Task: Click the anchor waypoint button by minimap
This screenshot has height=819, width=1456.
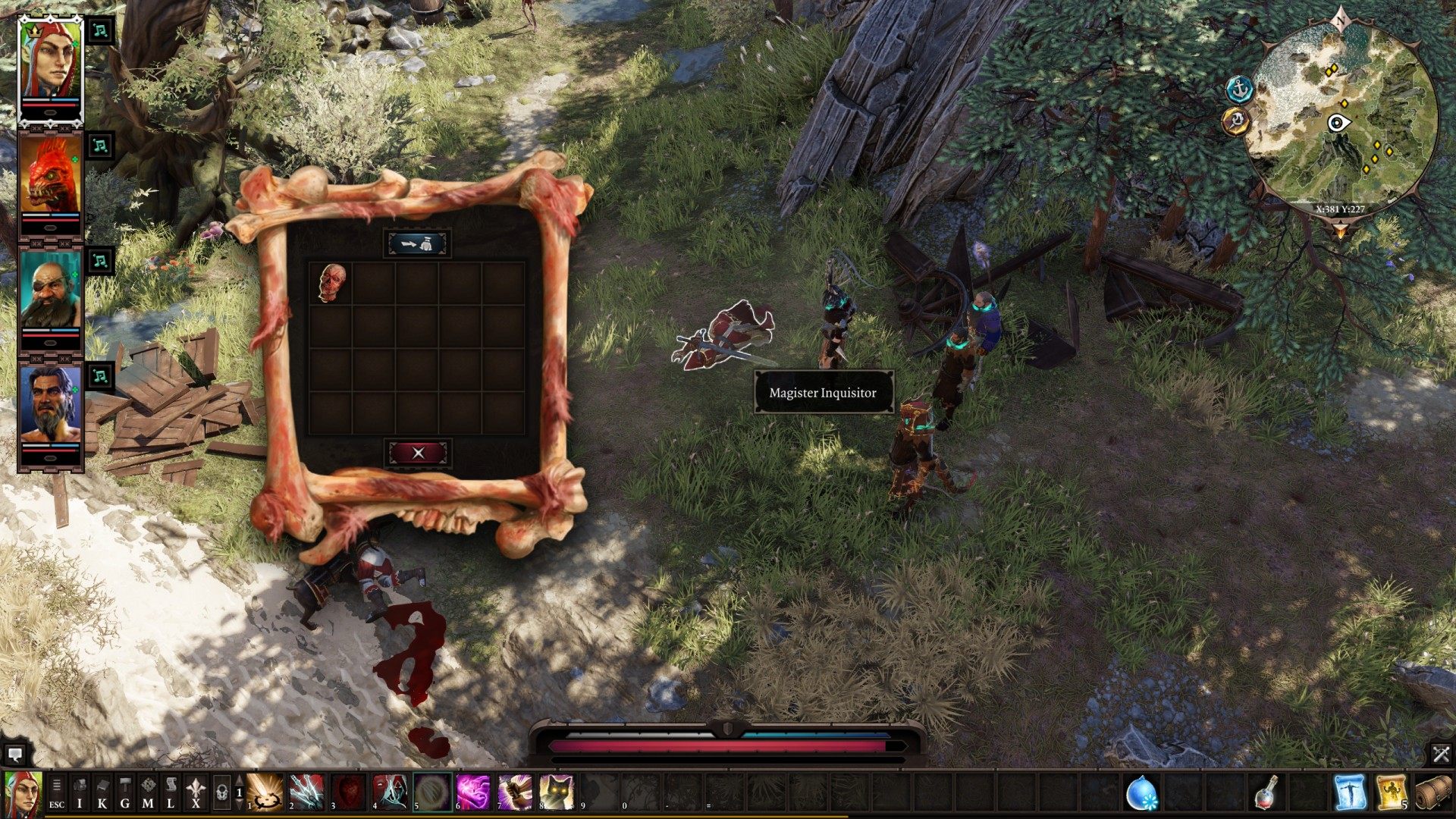Action: (x=1240, y=89)
